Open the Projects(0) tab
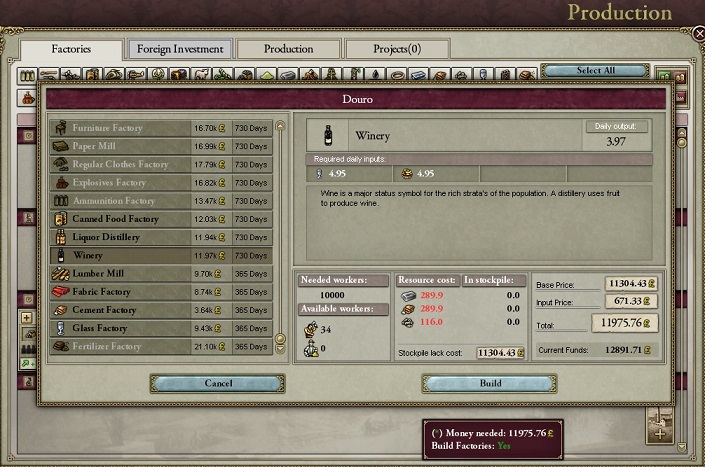The height and width of the screenshot is (467, 705). click(x=397, y=48)
